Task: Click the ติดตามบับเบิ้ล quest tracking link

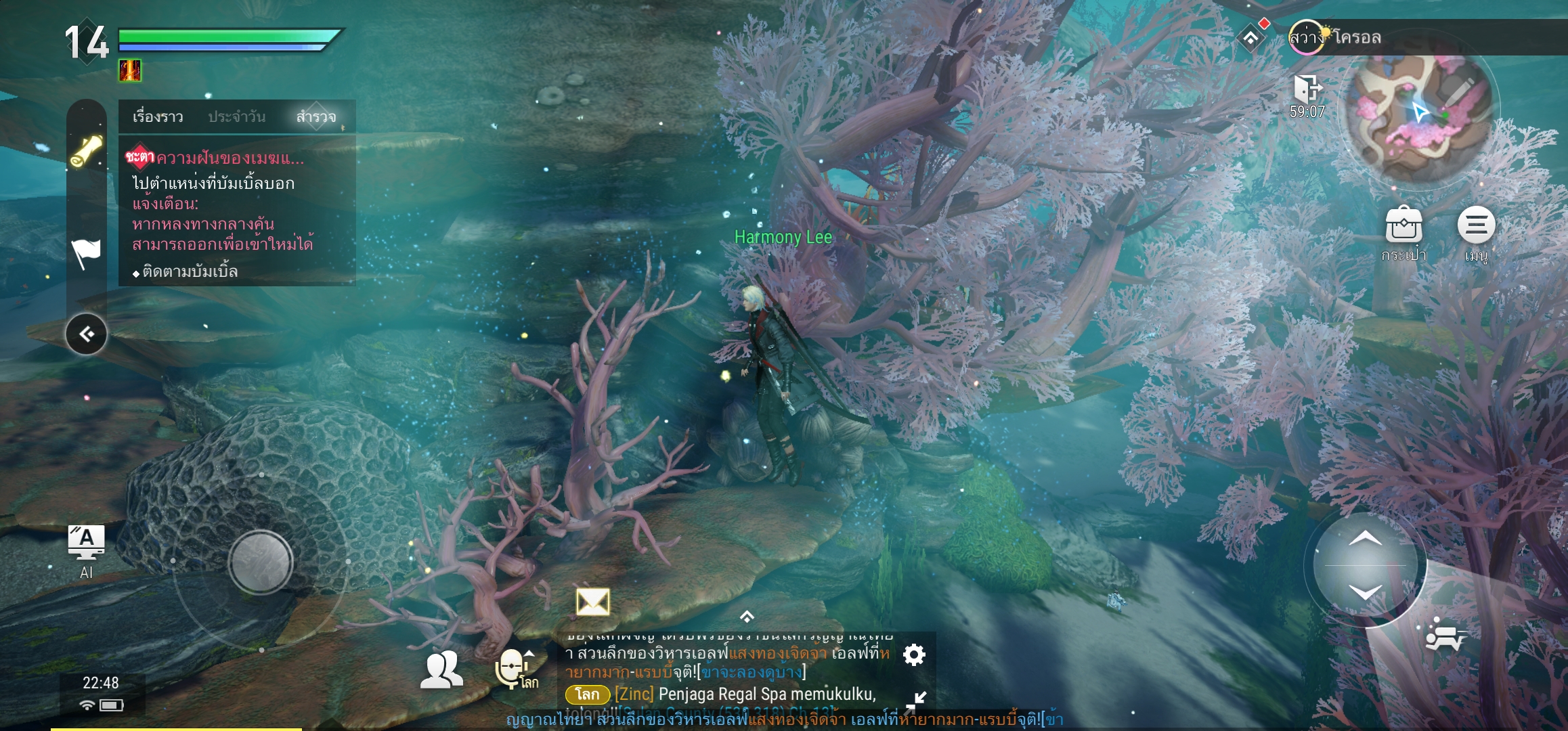Action: (190, 272)
